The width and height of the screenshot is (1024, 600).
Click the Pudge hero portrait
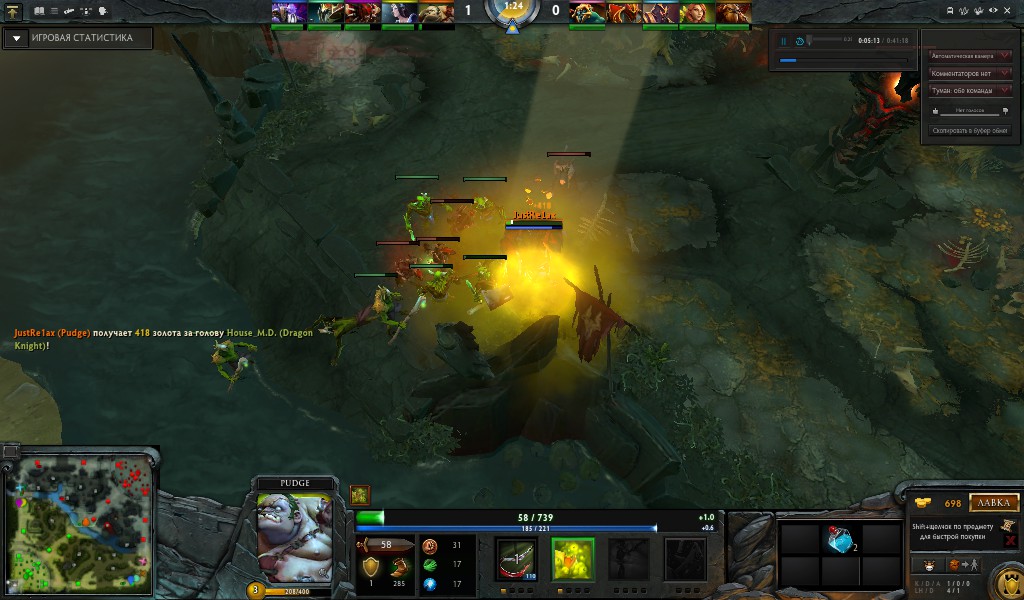coord(294,536)
